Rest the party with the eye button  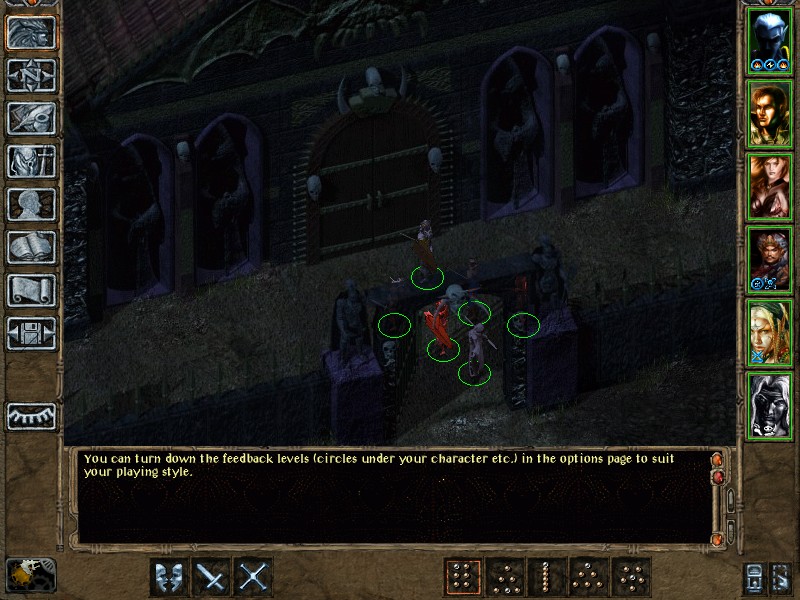click(x=31, y=415)
